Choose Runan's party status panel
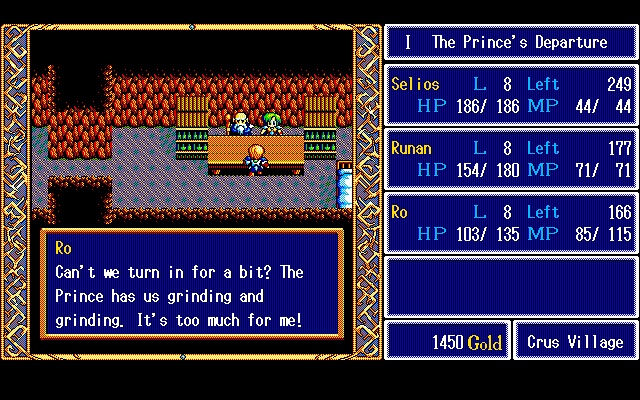This screenshot has height=400, width=640. pyautogui.click(x=511, y=158)
